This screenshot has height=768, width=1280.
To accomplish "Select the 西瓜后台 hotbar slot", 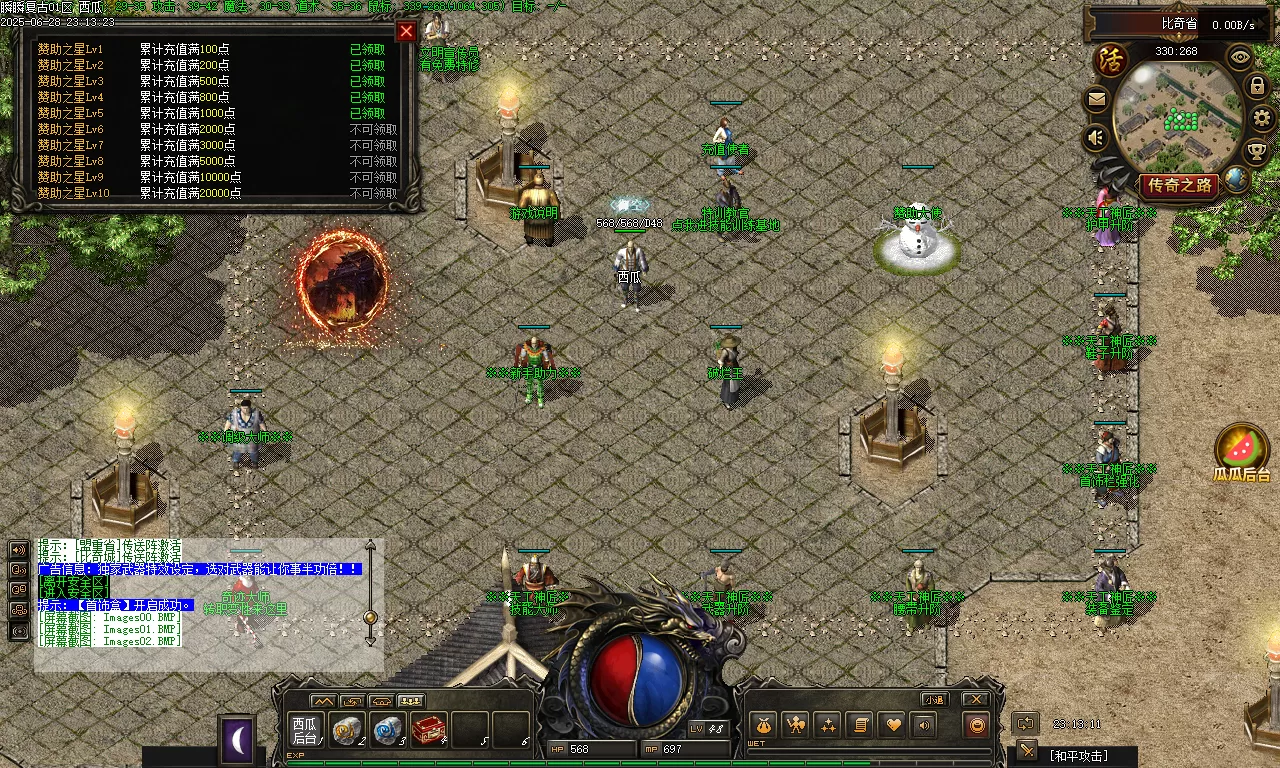I will click(305, 730).
